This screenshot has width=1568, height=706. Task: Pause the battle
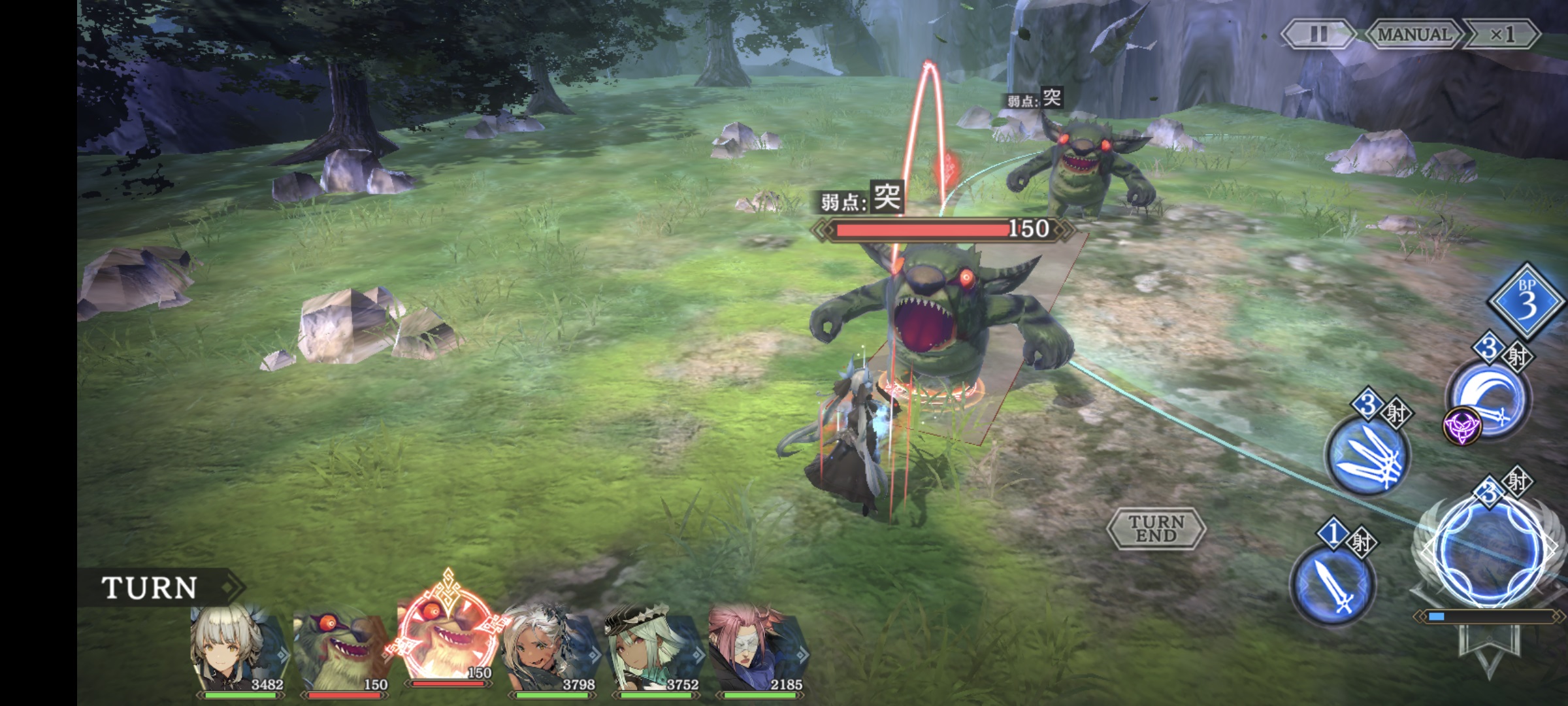pos(1318,34)
